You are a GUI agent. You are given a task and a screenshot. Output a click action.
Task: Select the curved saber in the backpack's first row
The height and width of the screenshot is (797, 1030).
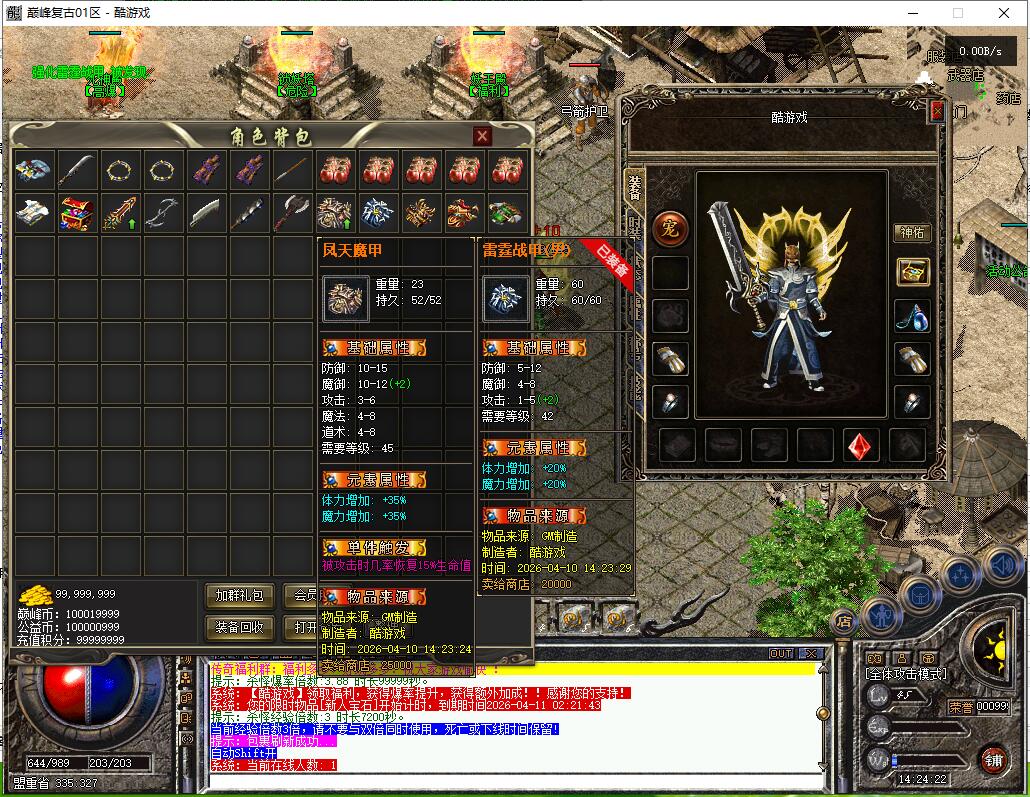pyautogui.click(x=78, y=170)
